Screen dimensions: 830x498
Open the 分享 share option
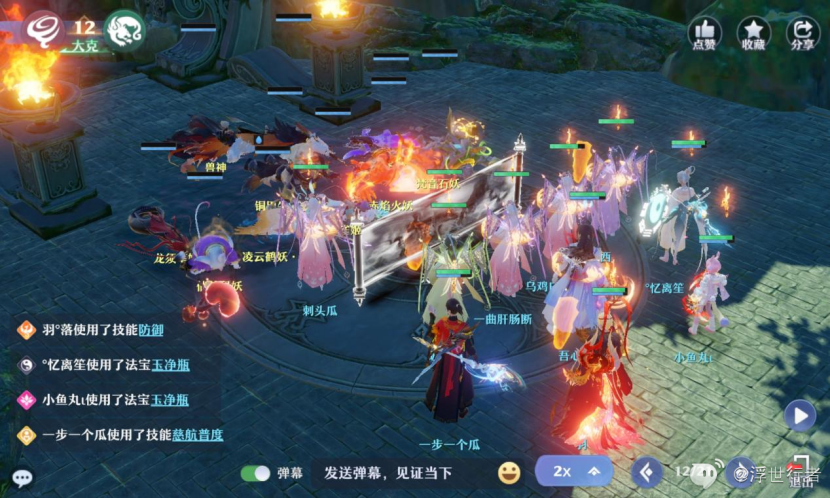(x=802, y=34)
